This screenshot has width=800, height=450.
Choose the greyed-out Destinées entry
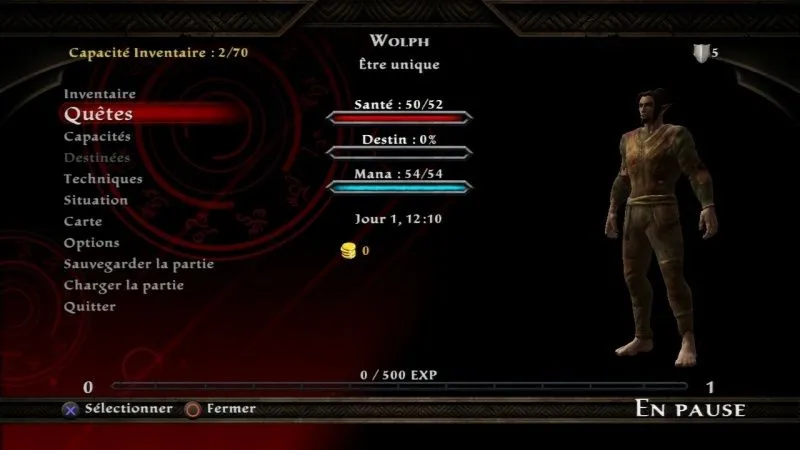click(97, 158)
